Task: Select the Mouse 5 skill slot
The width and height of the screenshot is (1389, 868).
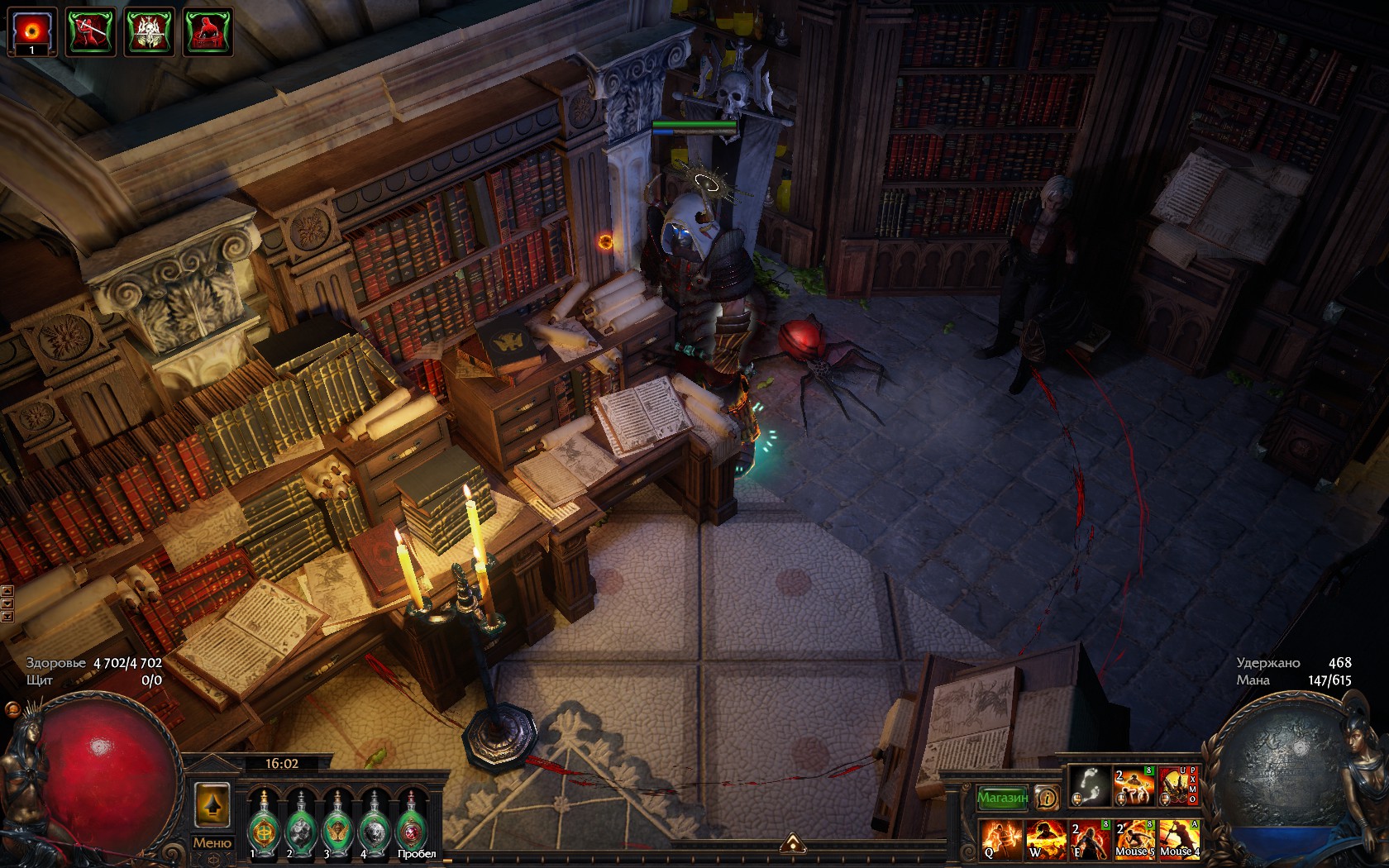Action: (1134, 838)
